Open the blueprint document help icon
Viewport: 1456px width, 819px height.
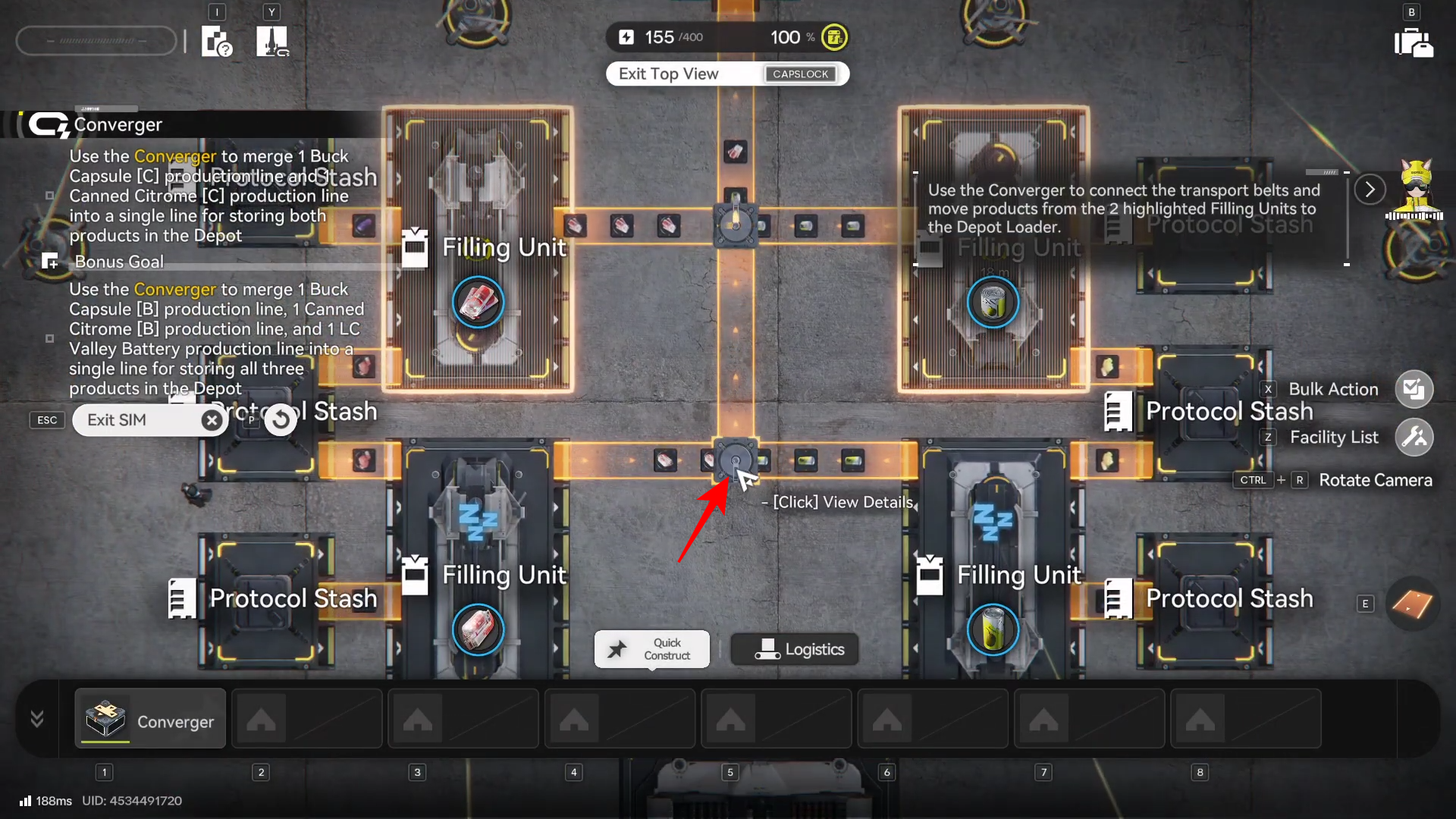click(217, 42)
